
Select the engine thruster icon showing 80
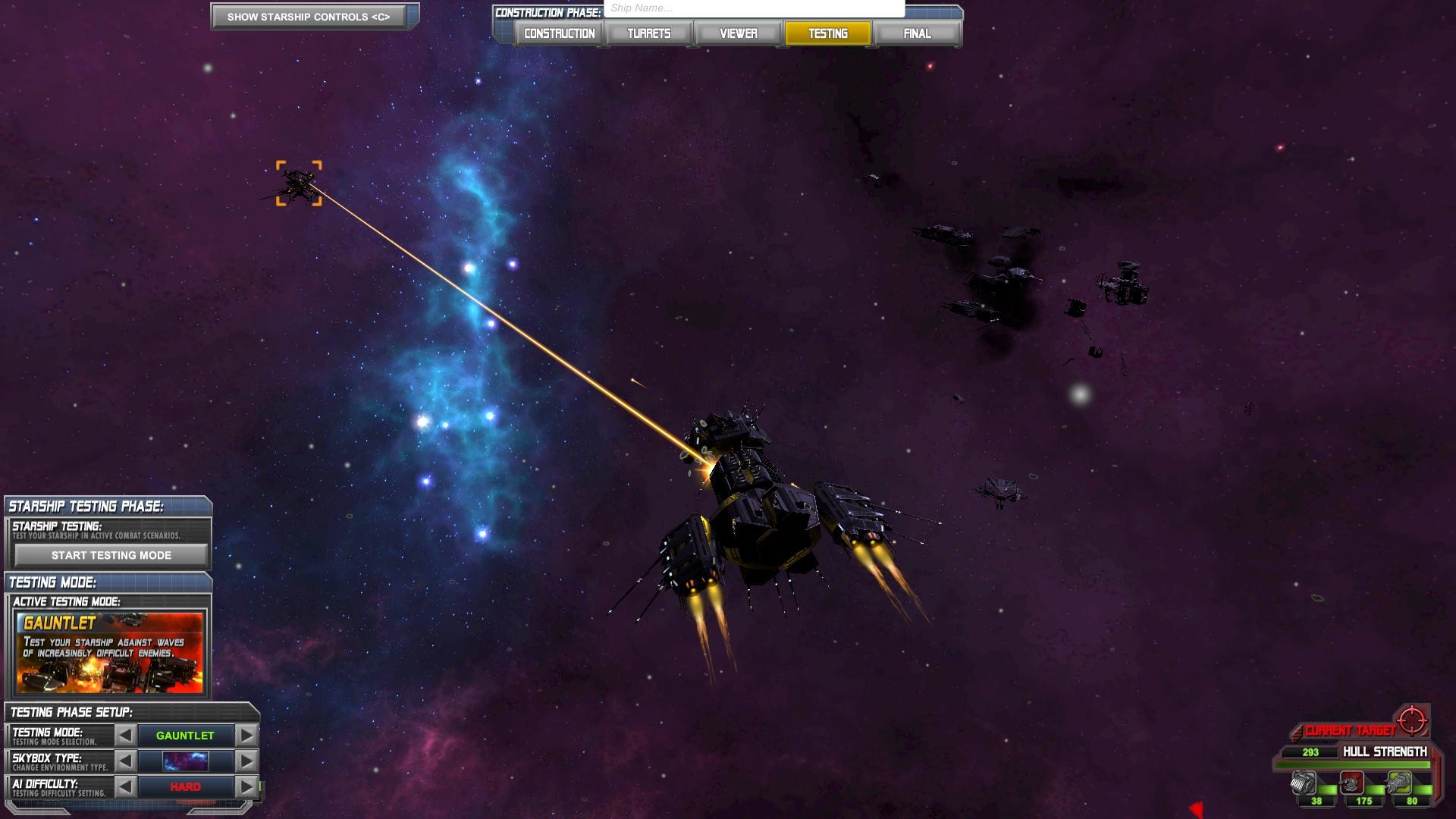(1398, 781)
